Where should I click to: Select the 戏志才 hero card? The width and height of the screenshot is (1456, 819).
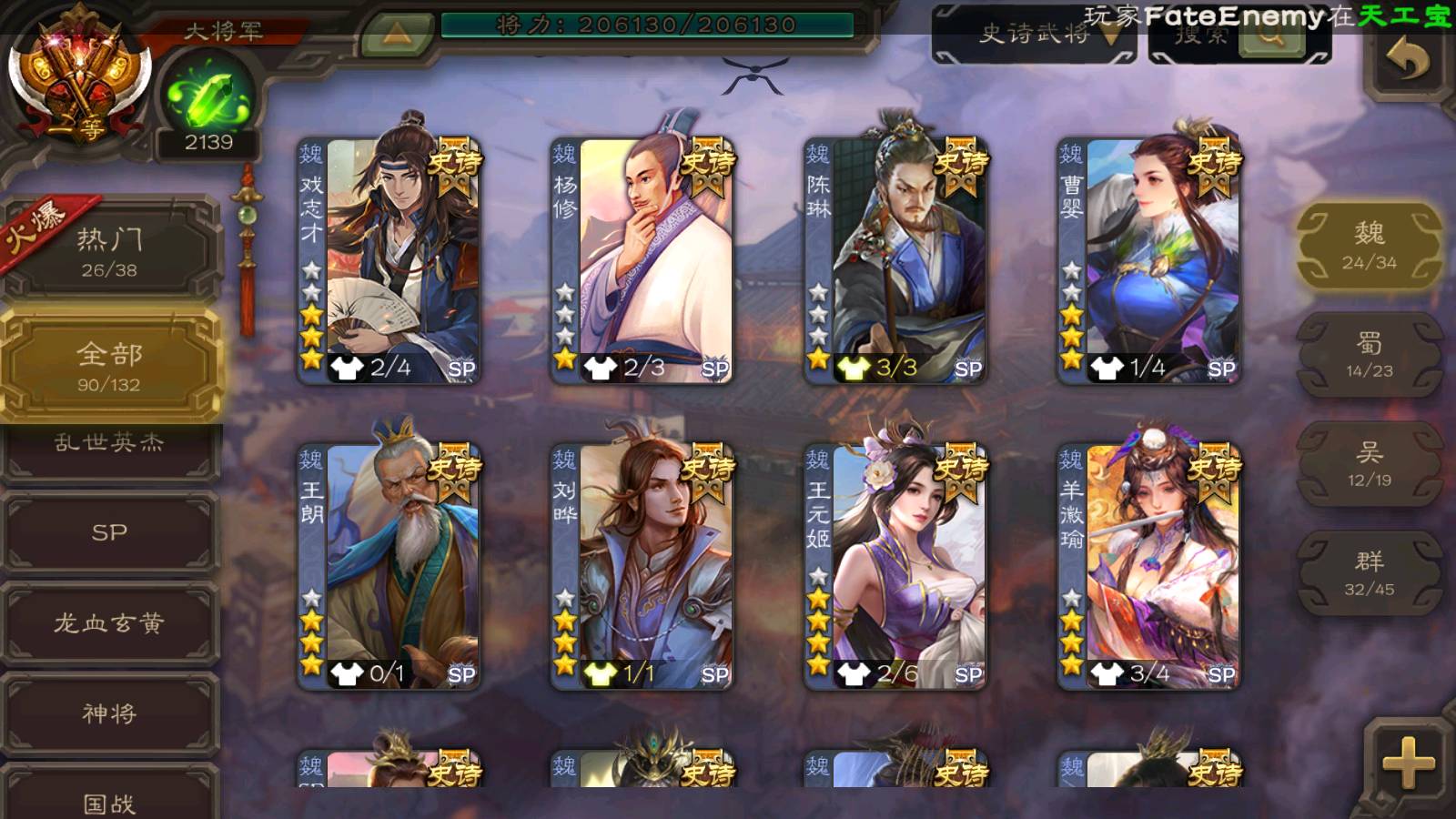pos(389,260)
